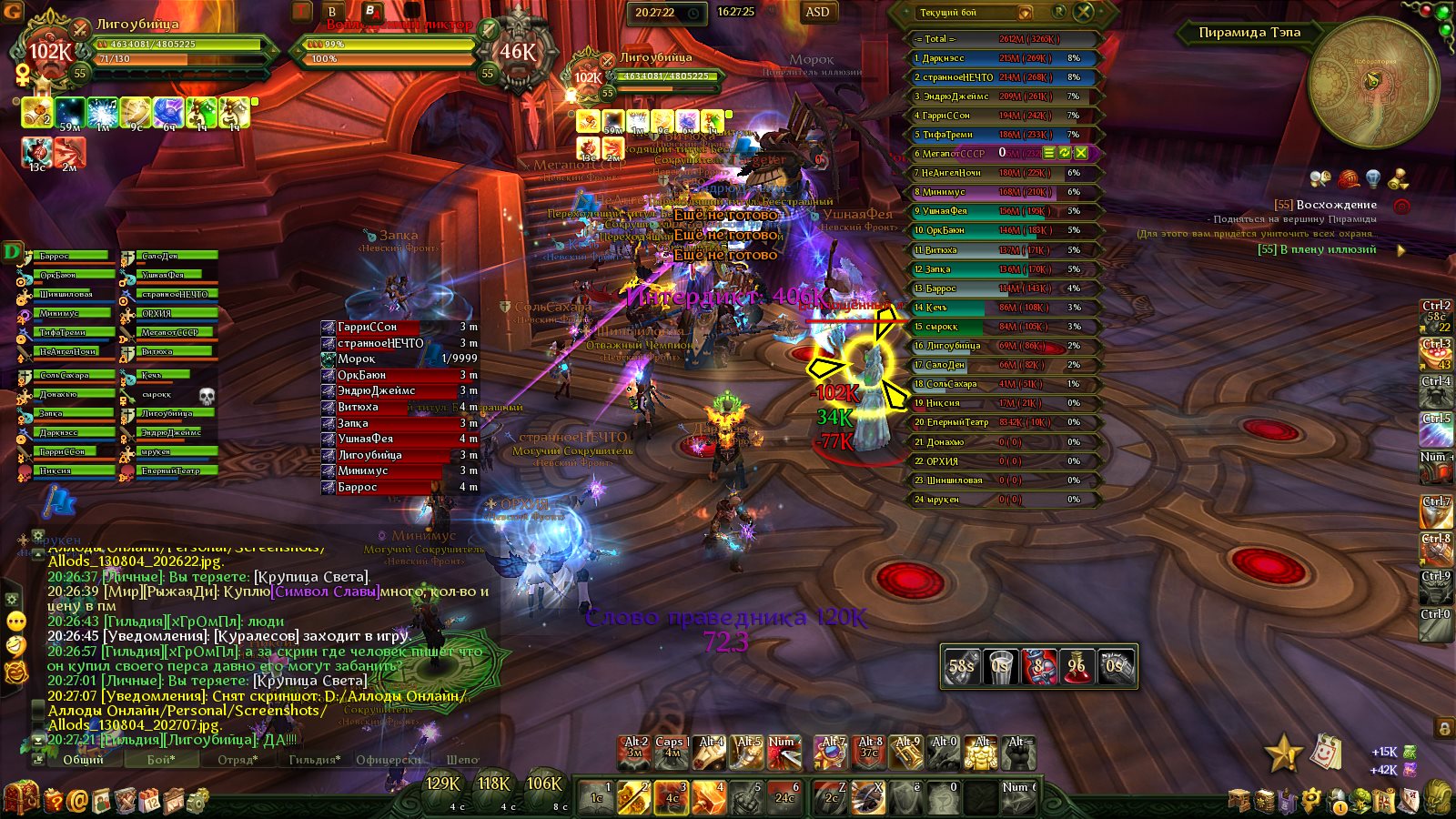1456x819 pixels.
Task: Open the Гильдия chat tab
Action: tap(314, 759)
